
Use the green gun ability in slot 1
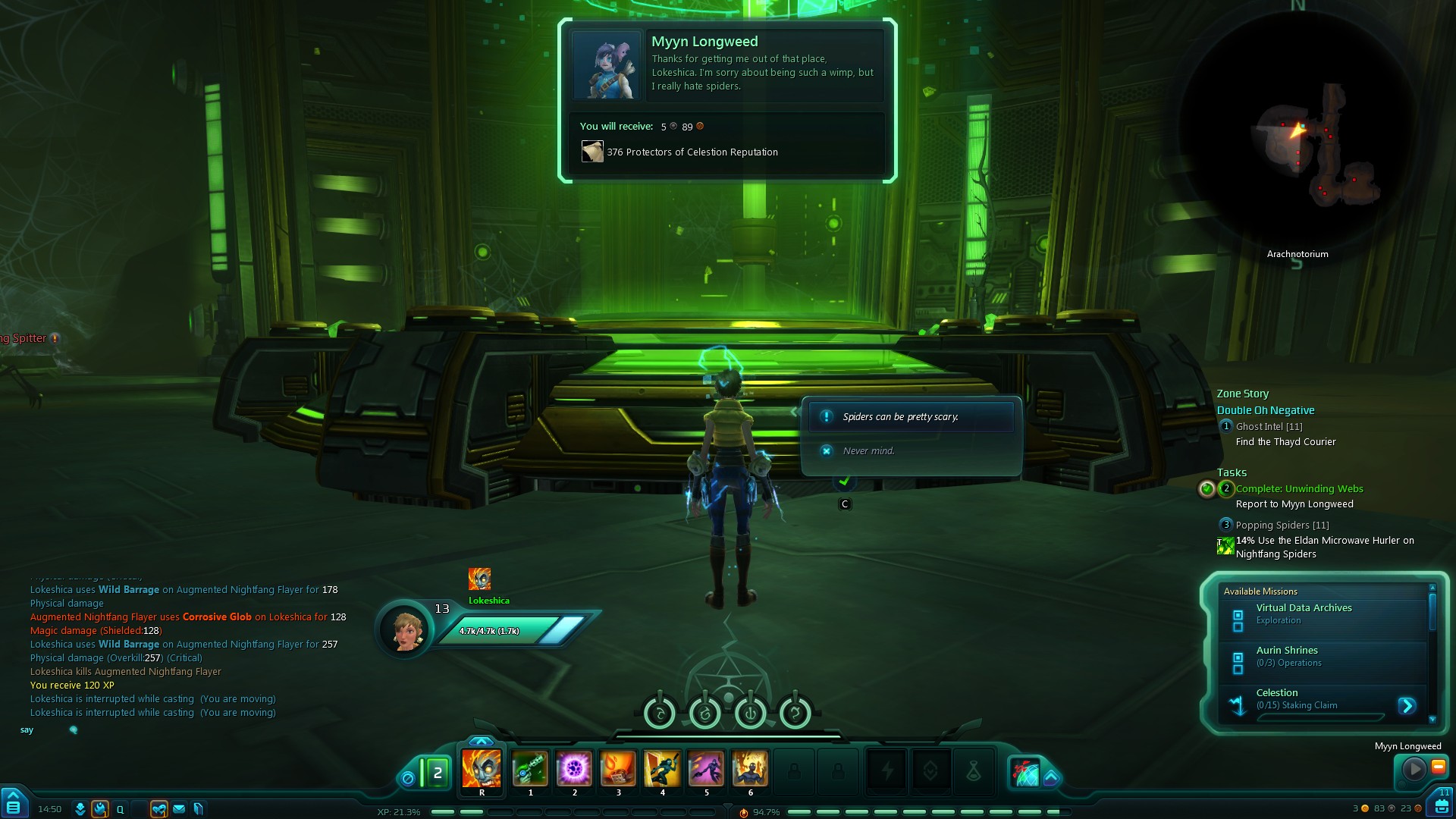point(530,769)
